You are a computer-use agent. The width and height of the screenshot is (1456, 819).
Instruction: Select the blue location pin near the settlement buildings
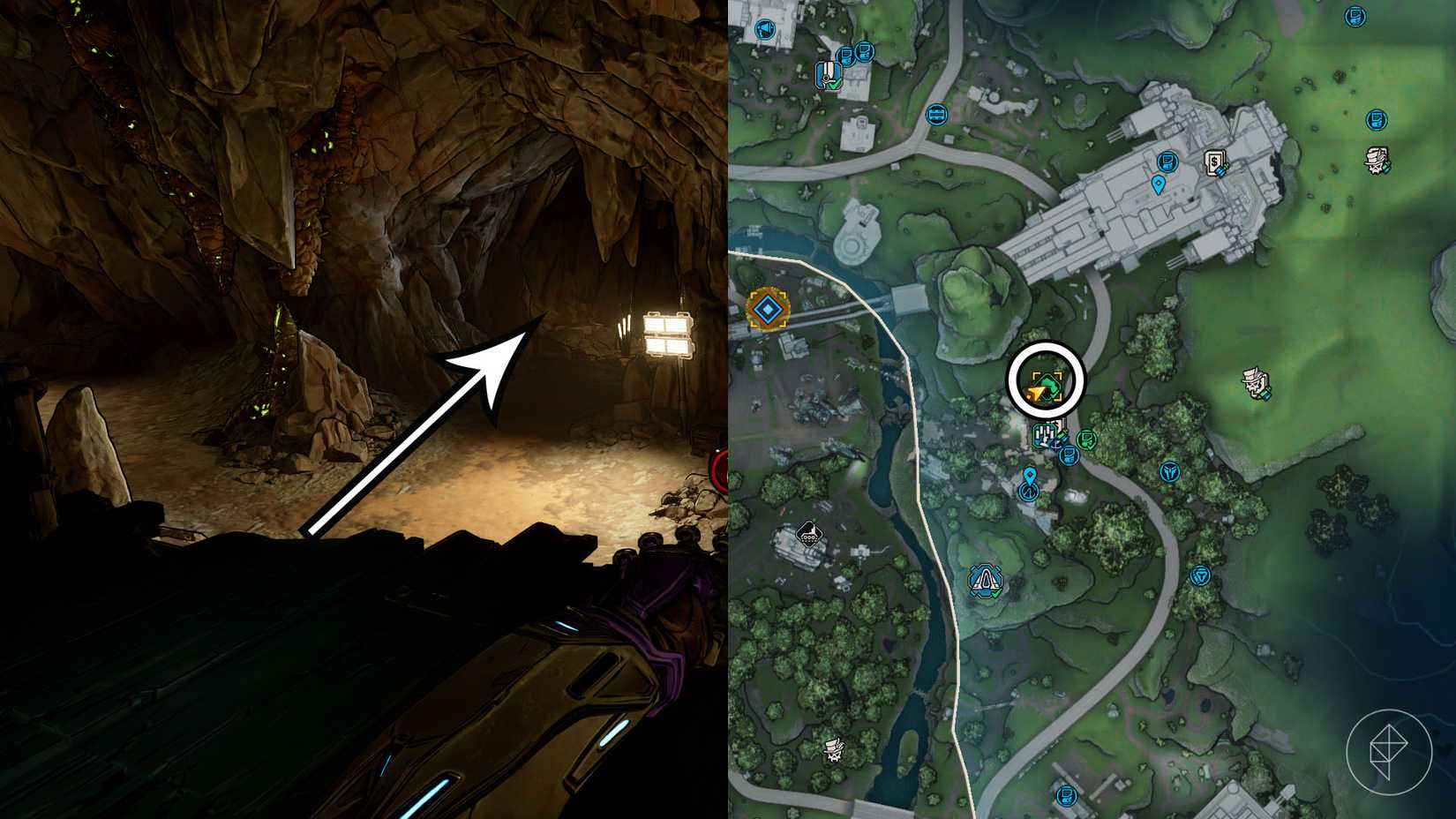click(1031, 474)
